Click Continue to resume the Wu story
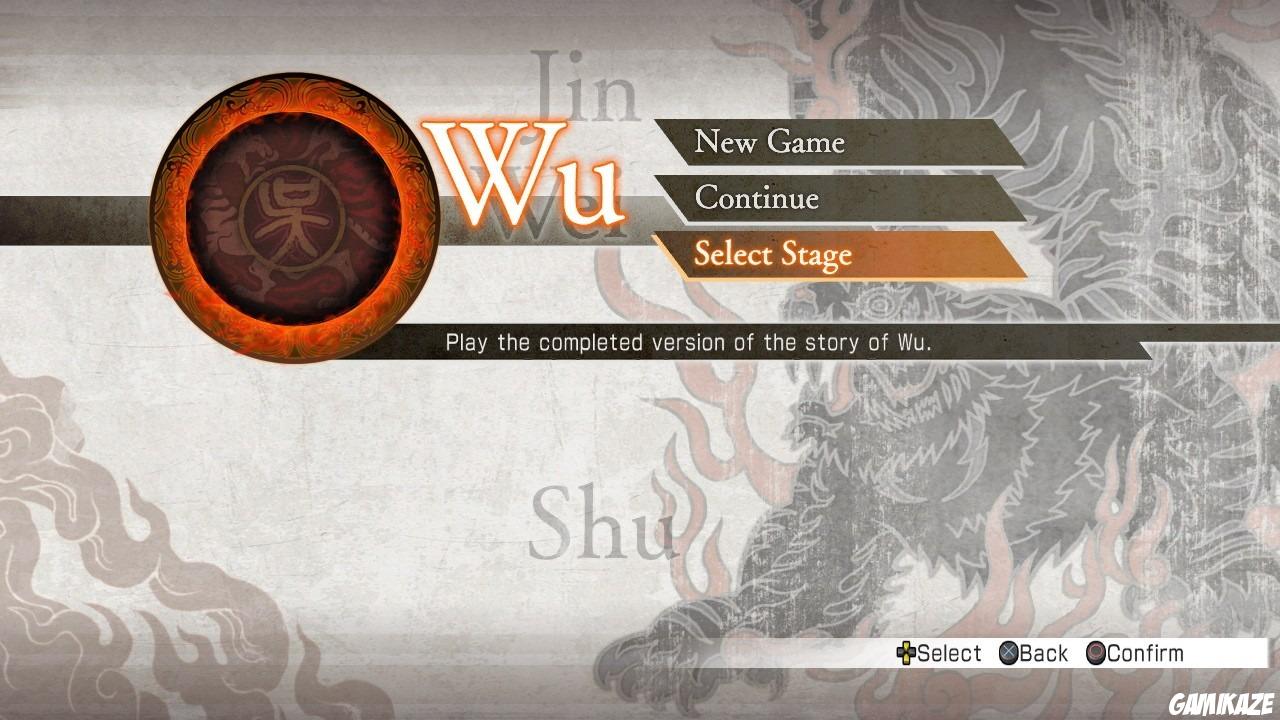The image size is (1280, 720). tap(758, 199)
